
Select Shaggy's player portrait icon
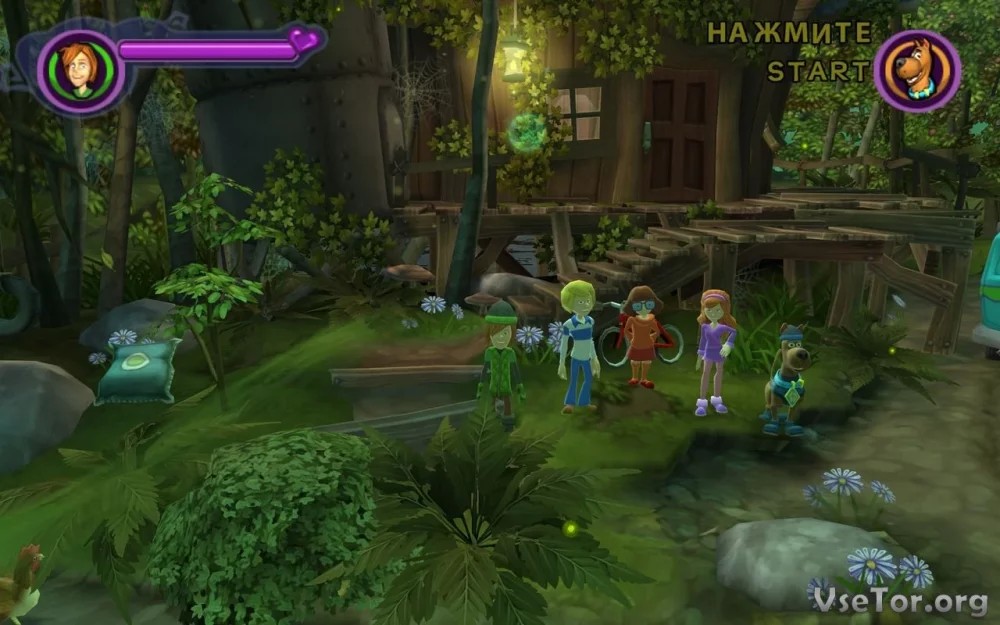[x=80, y=71]
